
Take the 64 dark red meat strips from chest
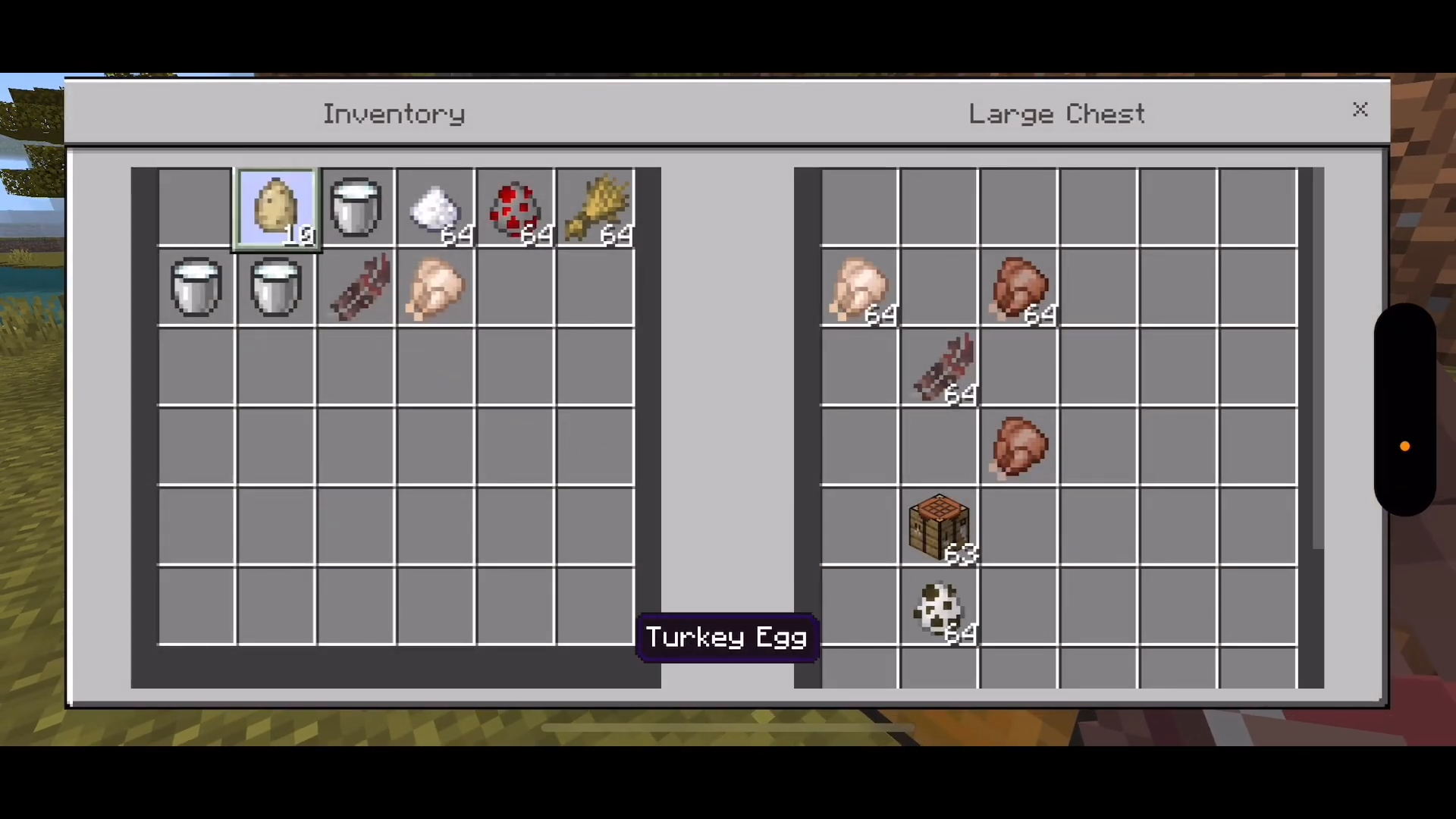click(940, 369)
